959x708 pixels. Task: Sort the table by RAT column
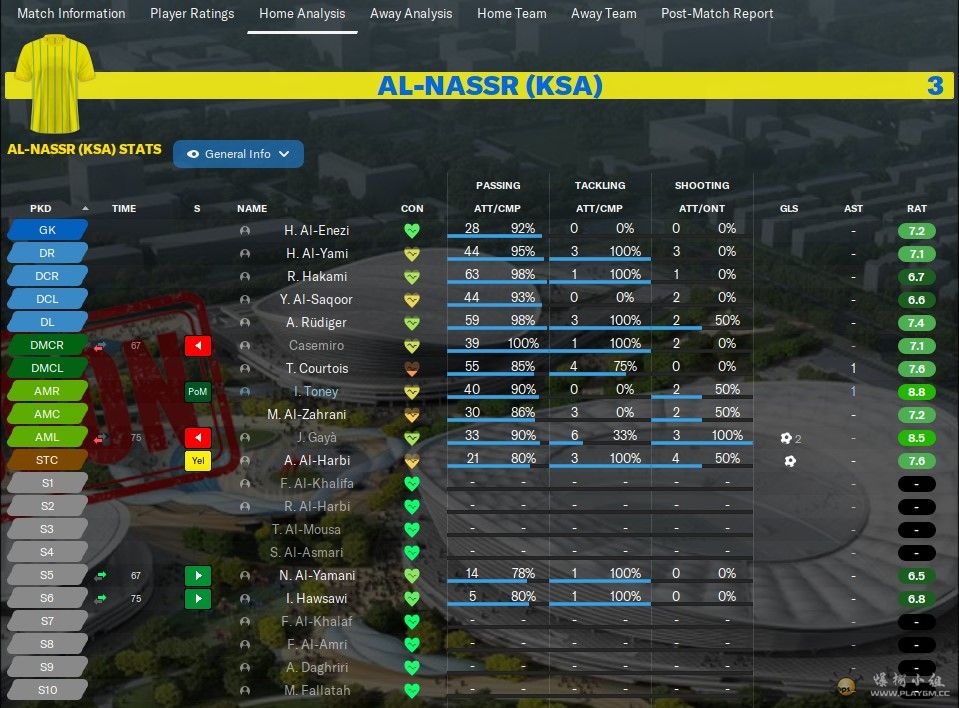click(x=916, y=209)
